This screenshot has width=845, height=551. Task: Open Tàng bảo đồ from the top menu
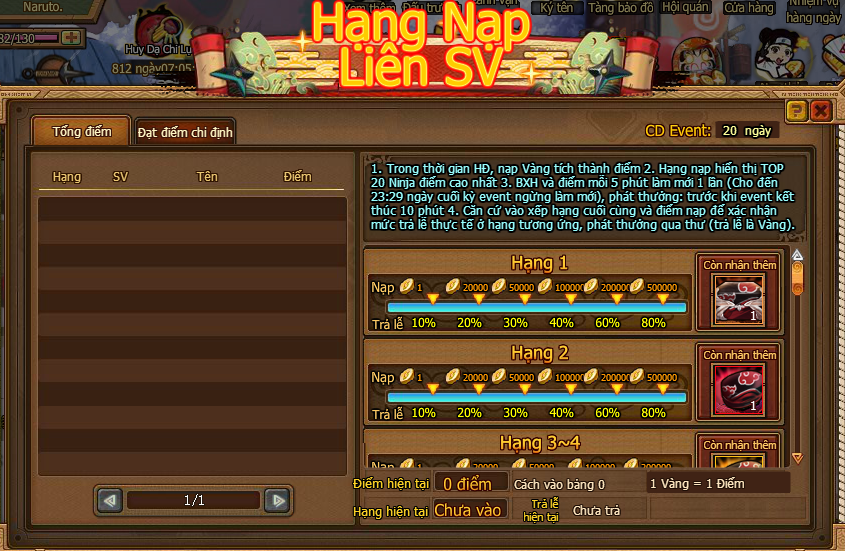click(x=620, y=8)
